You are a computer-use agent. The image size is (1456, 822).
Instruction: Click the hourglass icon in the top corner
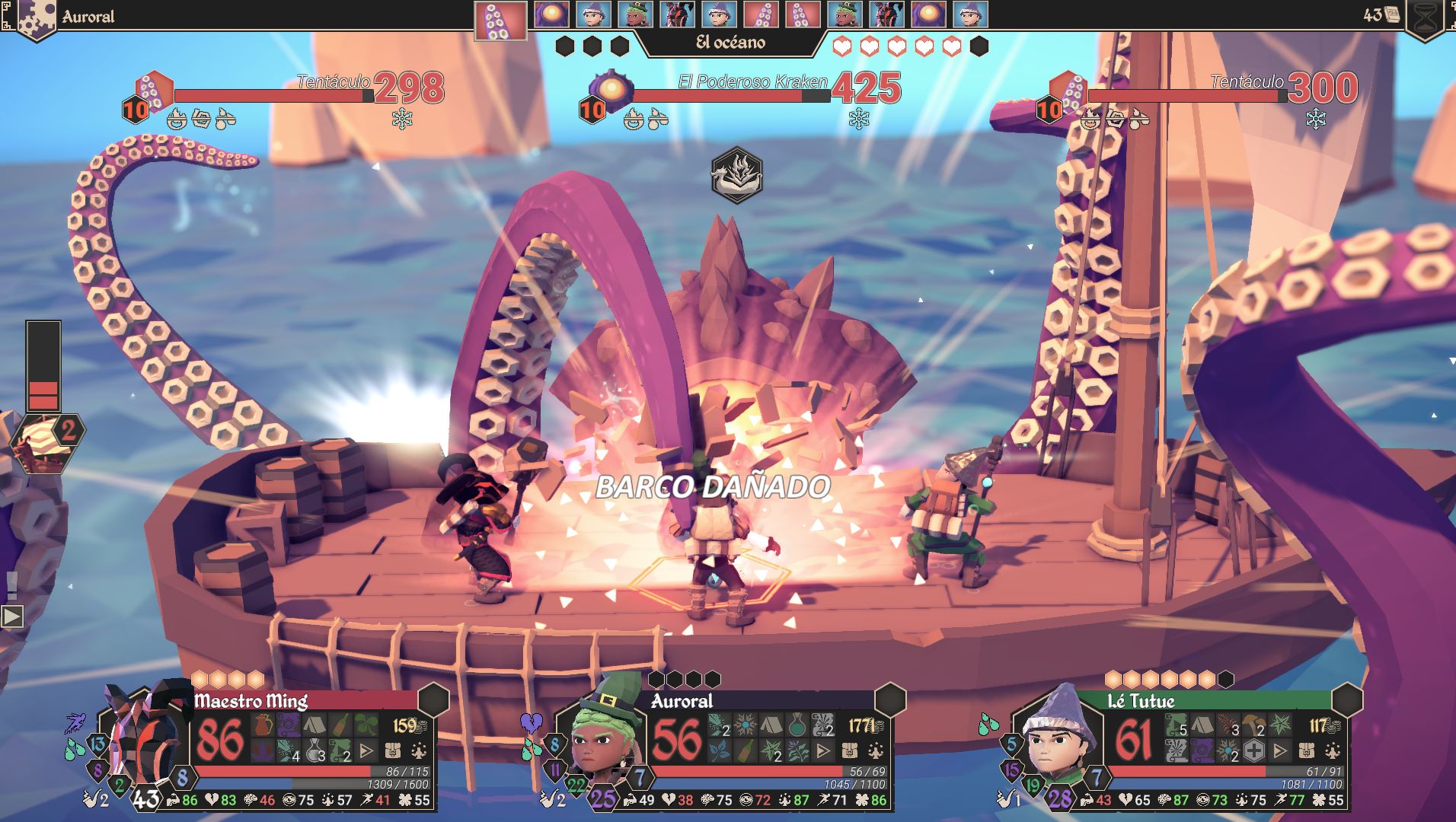1425,18
